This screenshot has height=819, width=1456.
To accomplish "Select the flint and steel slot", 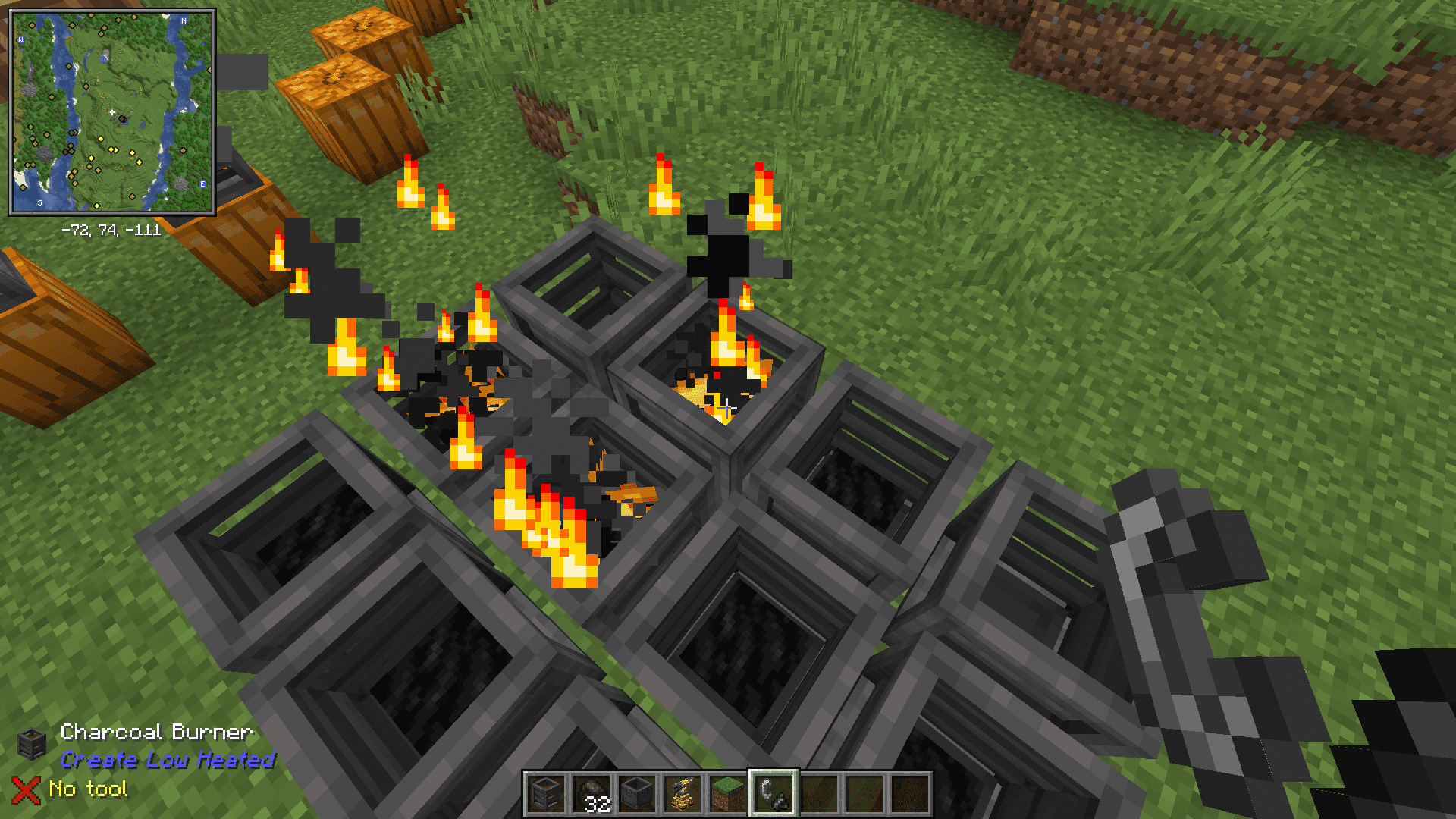I will pyautogui.click(x=773, y=794).
